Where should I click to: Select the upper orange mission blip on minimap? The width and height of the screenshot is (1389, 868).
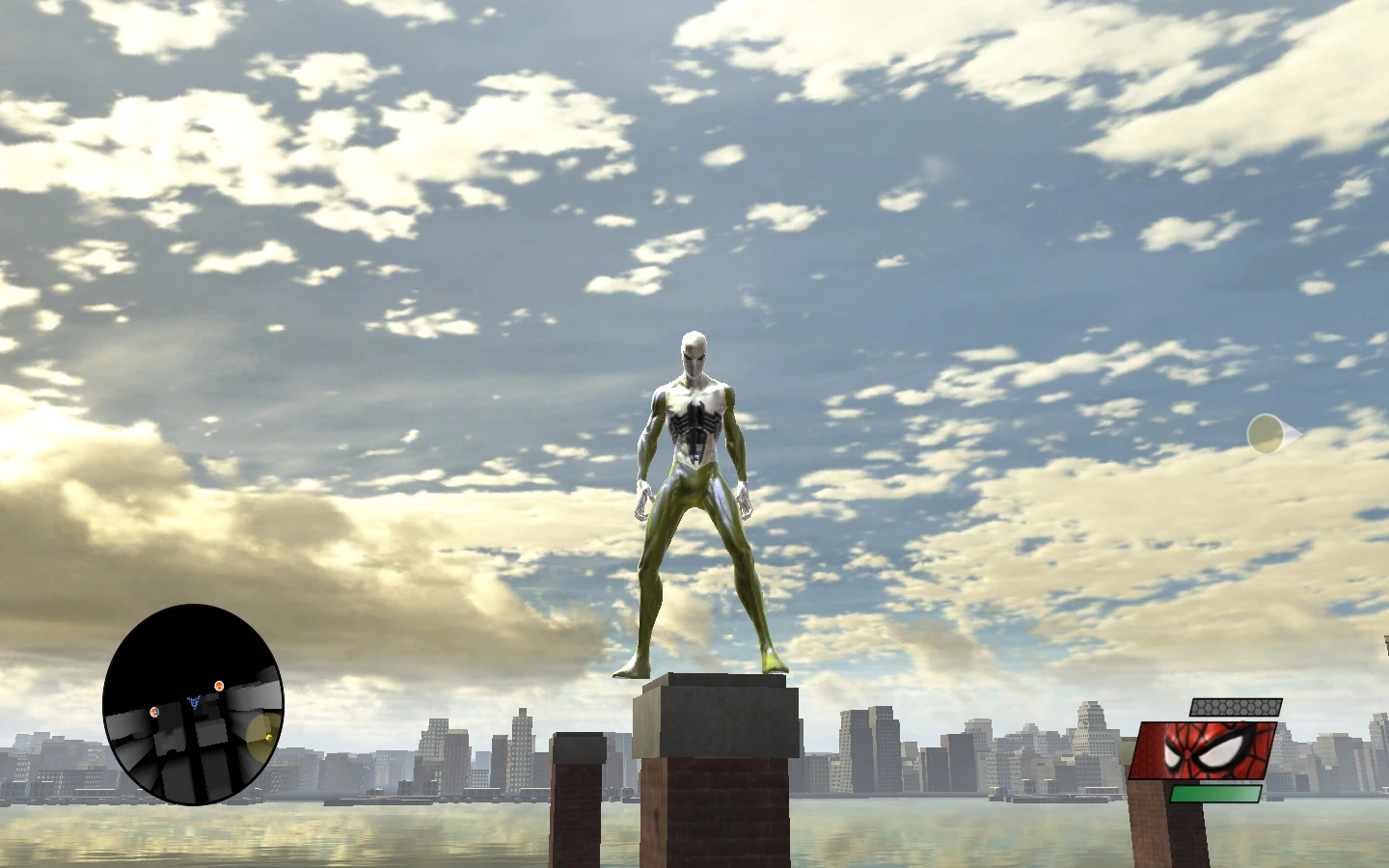220,686
